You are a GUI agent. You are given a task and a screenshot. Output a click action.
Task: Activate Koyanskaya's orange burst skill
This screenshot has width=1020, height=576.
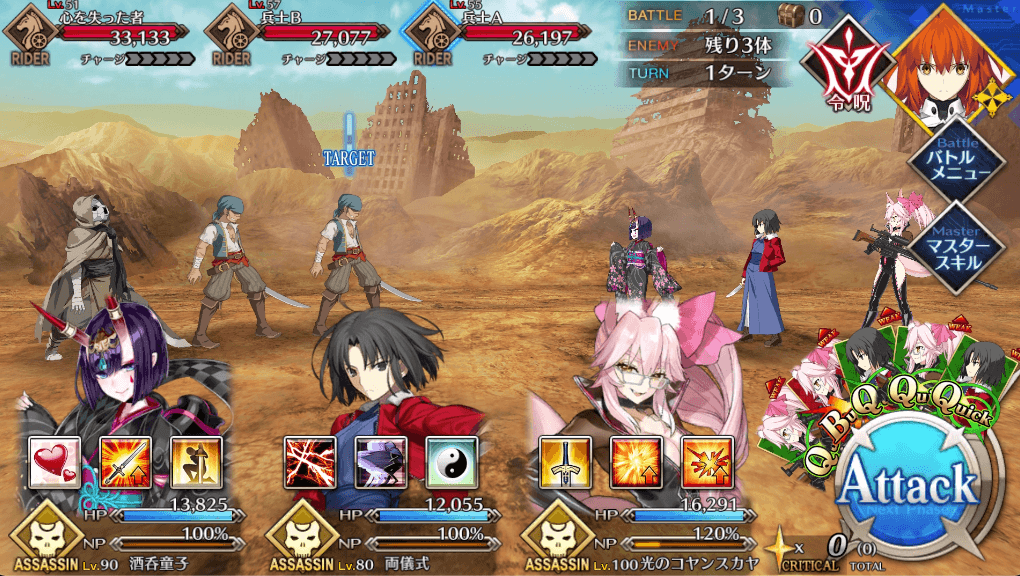[x=636, y=462]
